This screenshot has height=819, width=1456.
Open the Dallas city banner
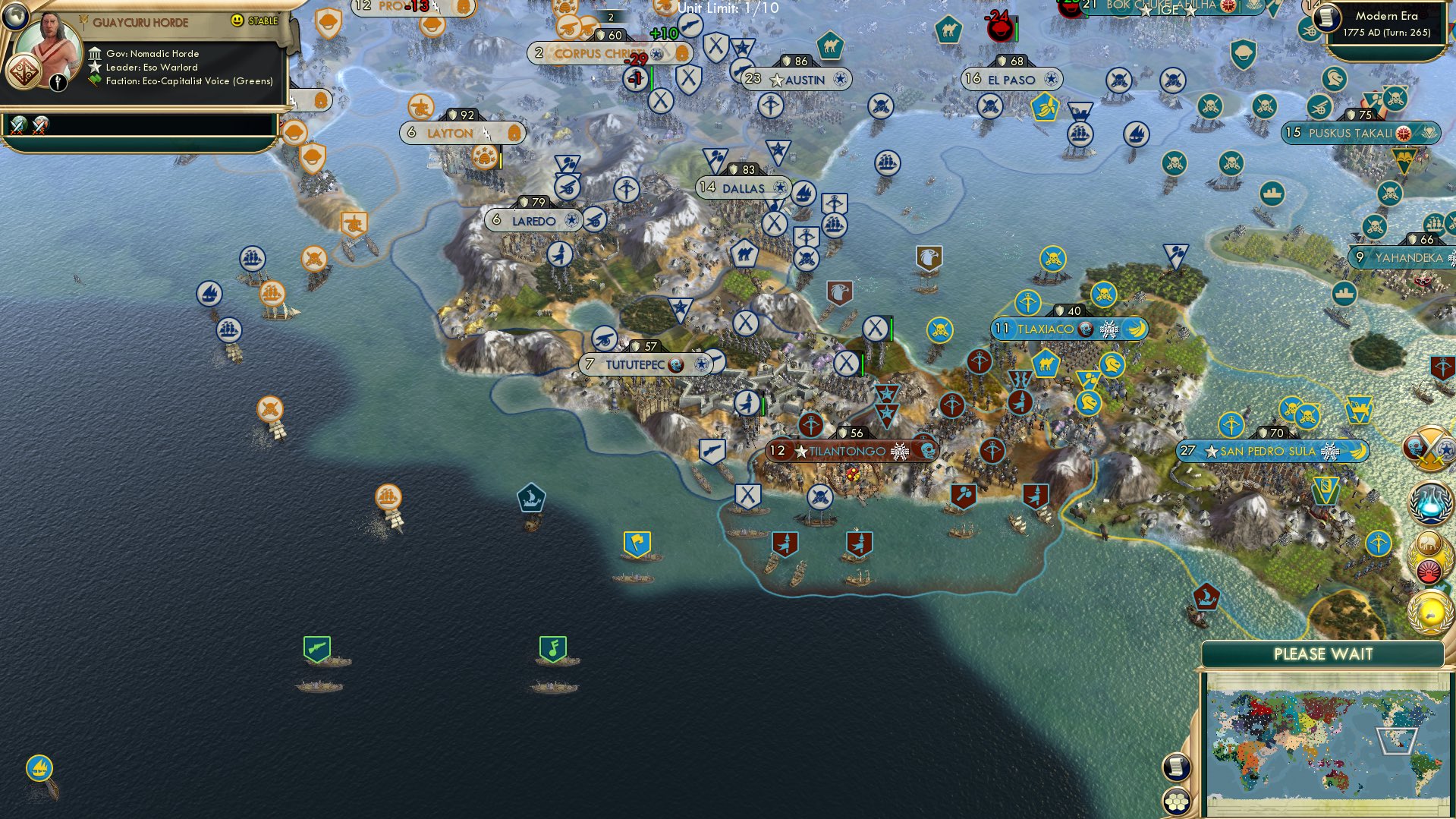741,187
